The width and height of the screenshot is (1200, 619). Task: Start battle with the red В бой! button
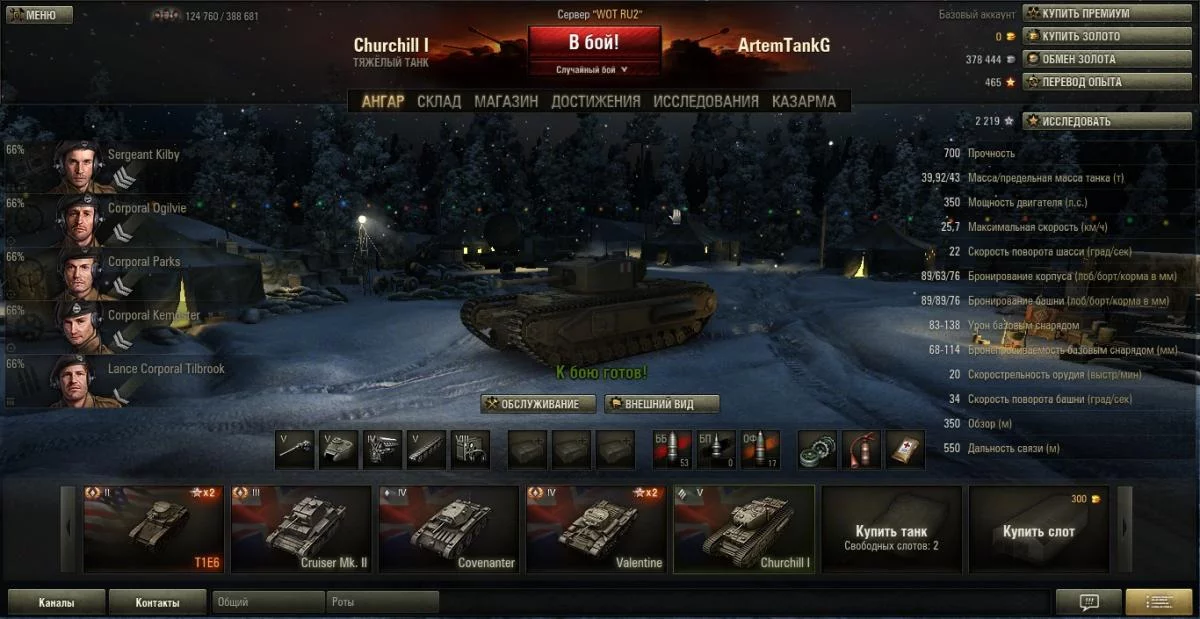[x=594, y=43]
